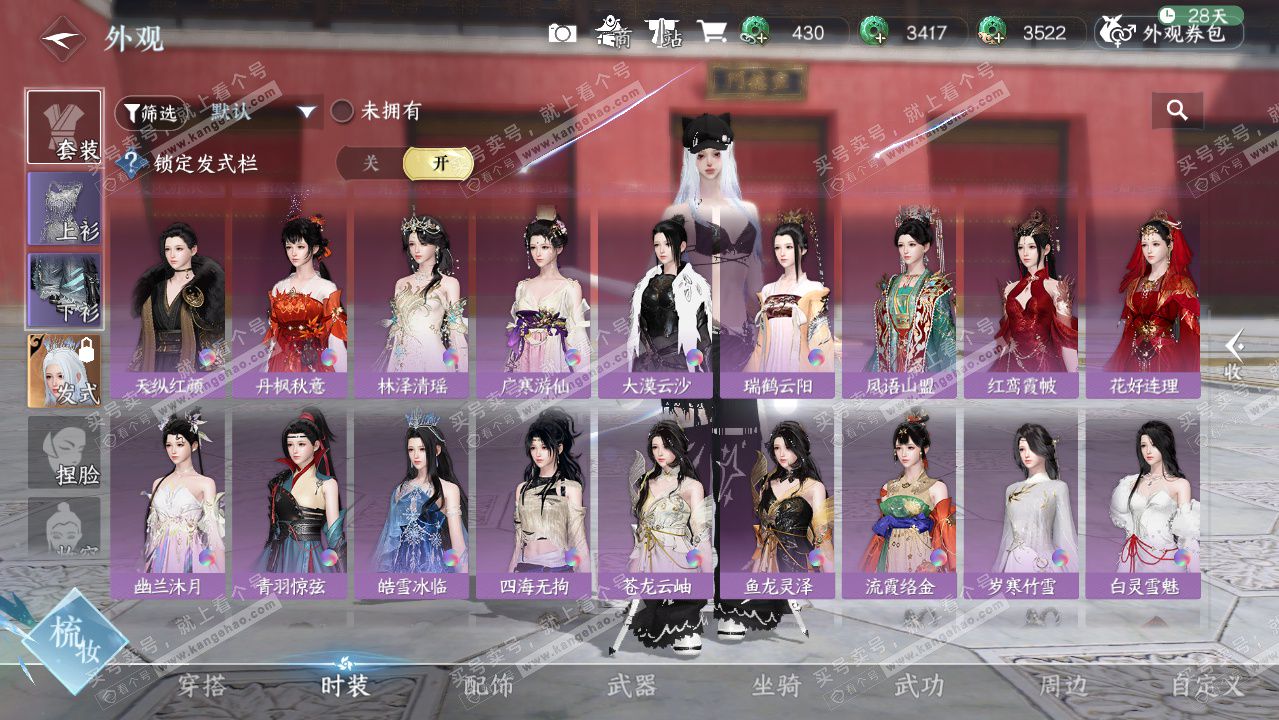Toggle the 未拥有 checkbox
Viewport: 1279px width, 720px height.
(x=342, y=111)
